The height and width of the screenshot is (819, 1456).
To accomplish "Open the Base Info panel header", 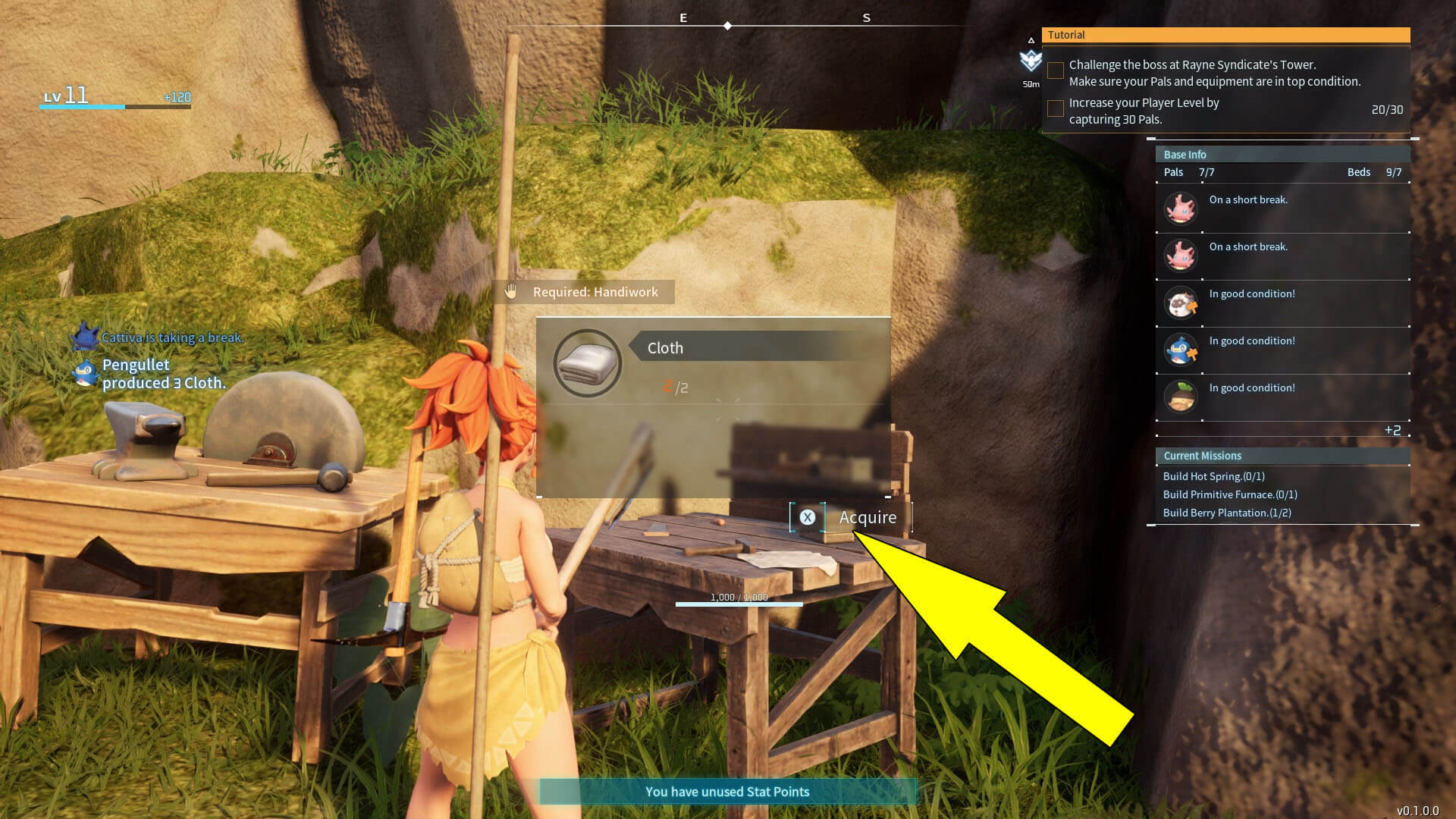I will click(x=1282, y=154).
